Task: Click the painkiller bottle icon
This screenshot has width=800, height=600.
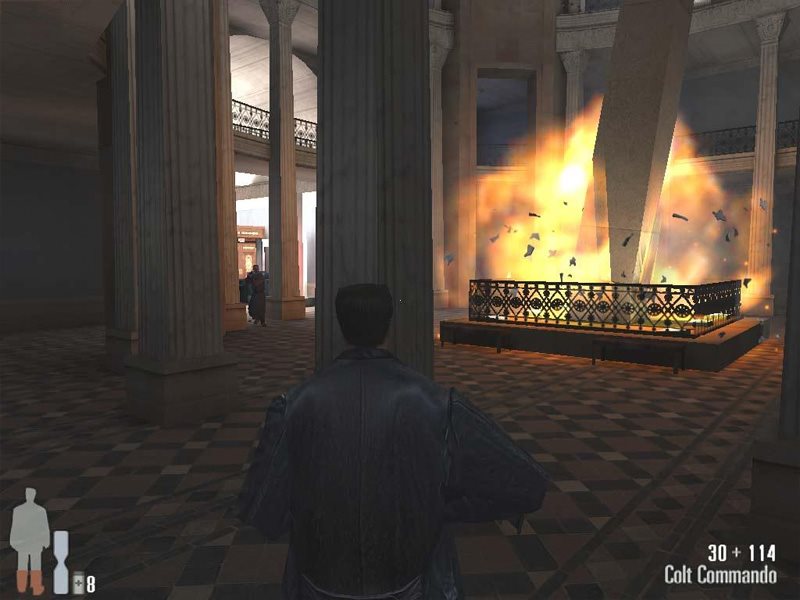Action: click(77, 583)
